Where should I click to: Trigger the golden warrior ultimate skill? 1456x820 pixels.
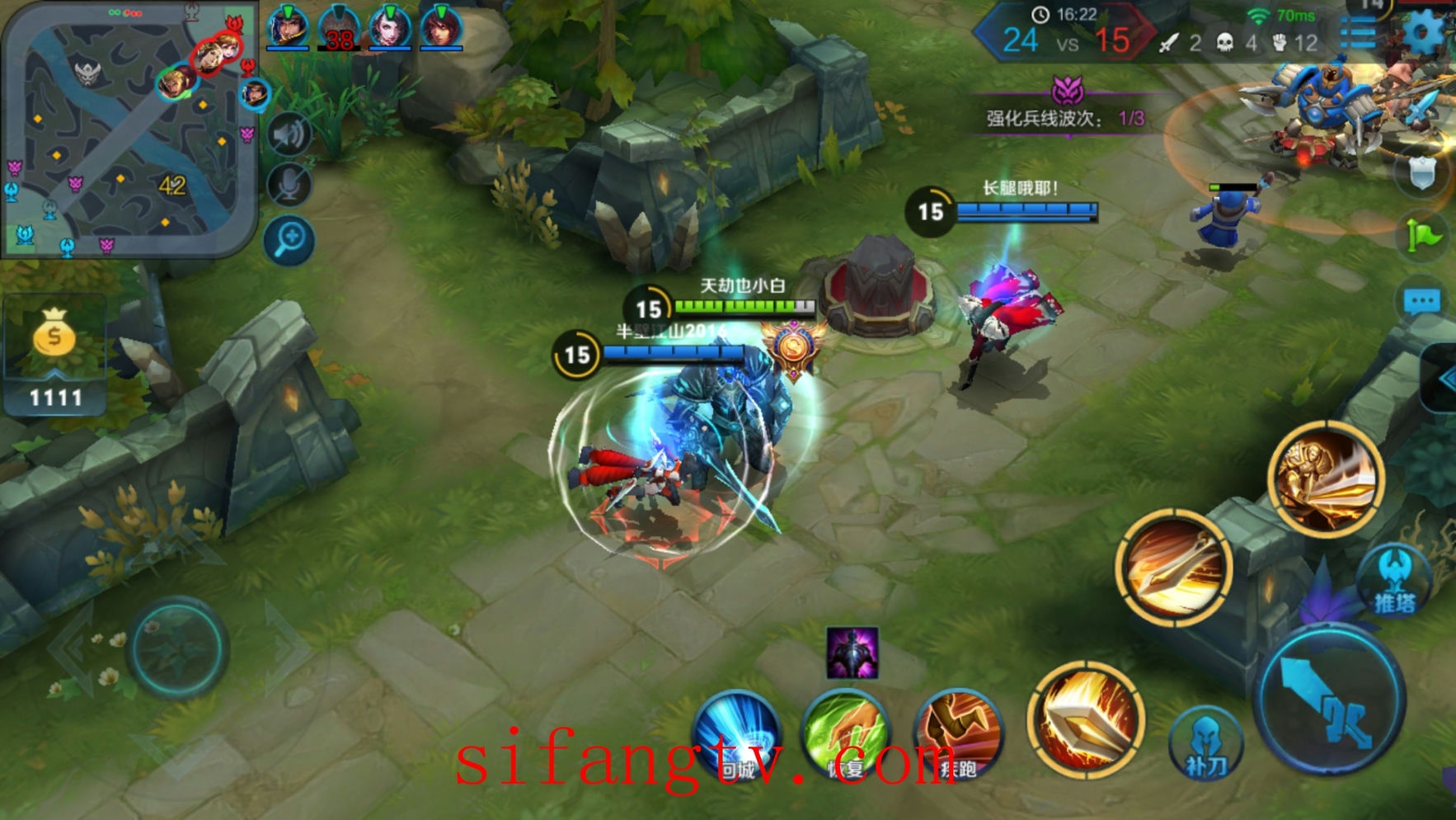(1326, 478)
